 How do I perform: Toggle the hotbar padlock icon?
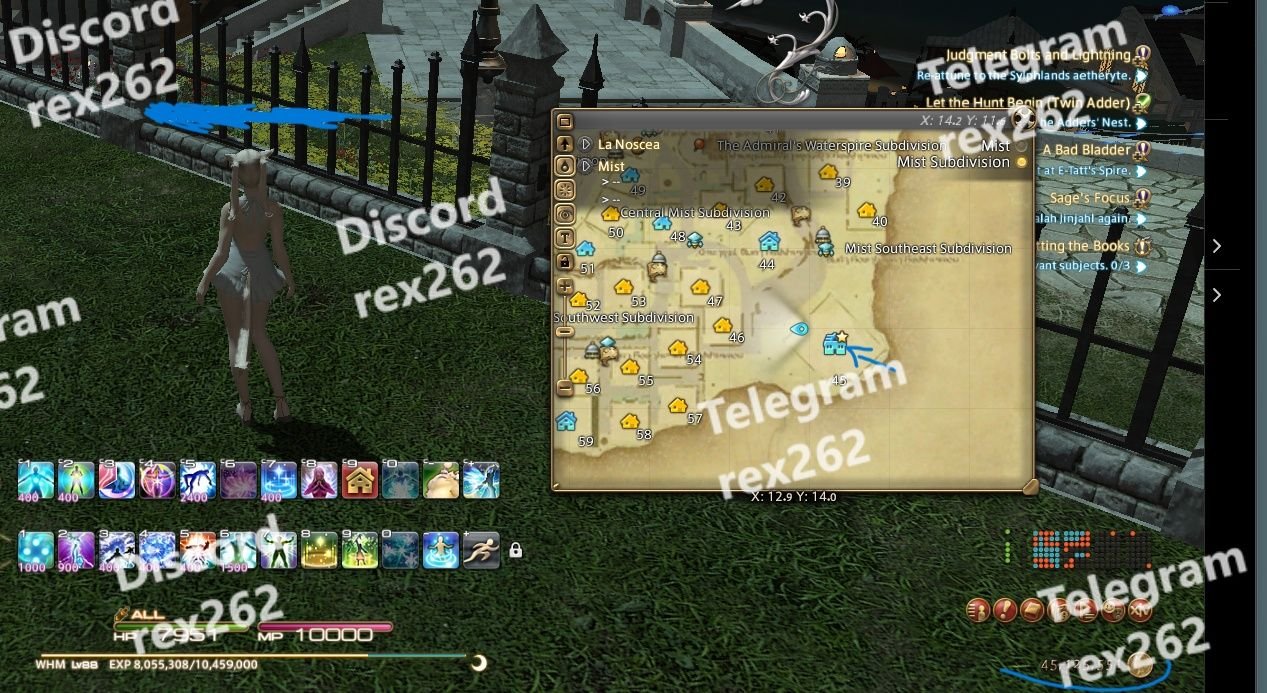[516, 550]
